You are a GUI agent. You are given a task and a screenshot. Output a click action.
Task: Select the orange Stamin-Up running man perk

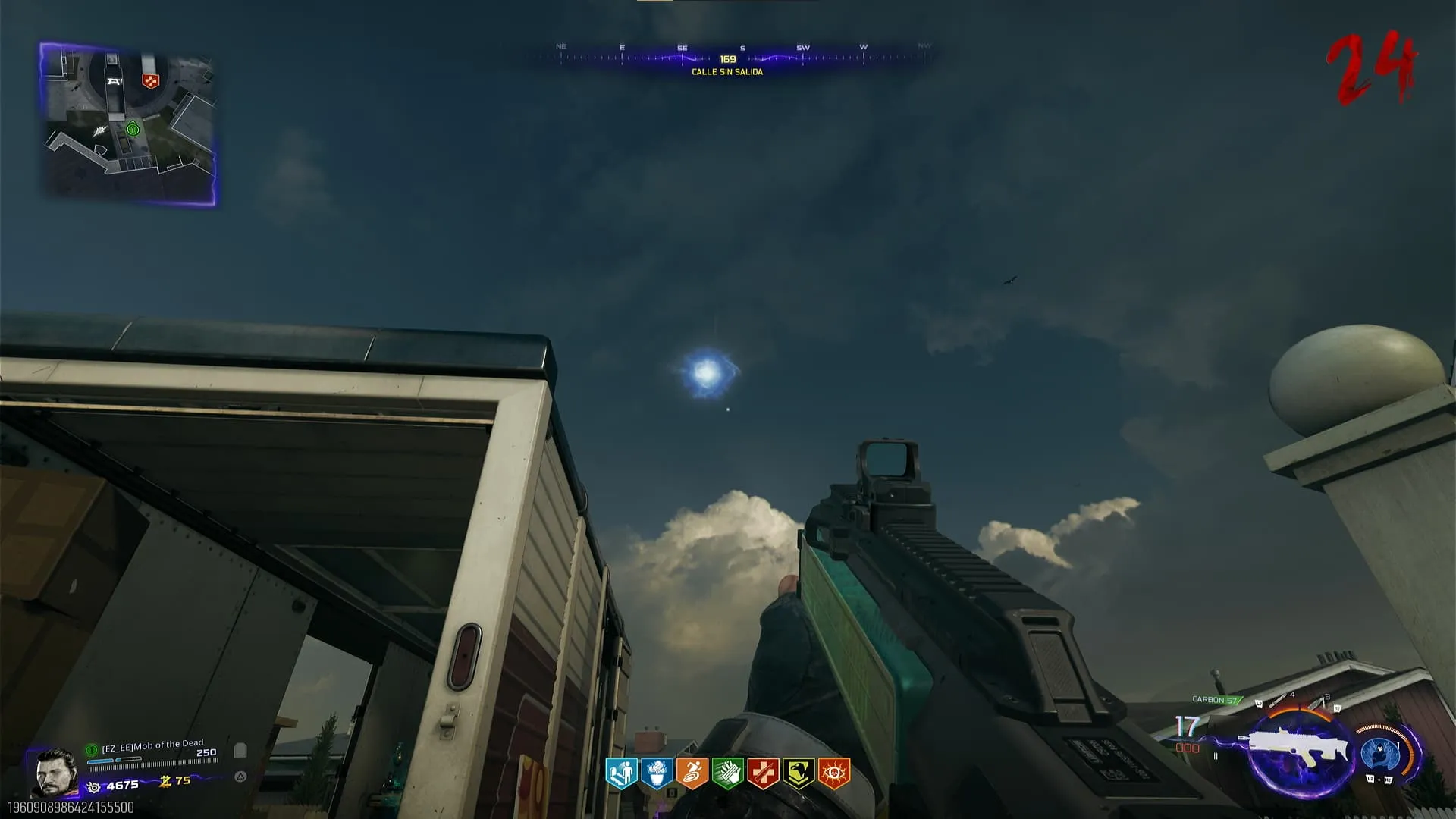692,773
